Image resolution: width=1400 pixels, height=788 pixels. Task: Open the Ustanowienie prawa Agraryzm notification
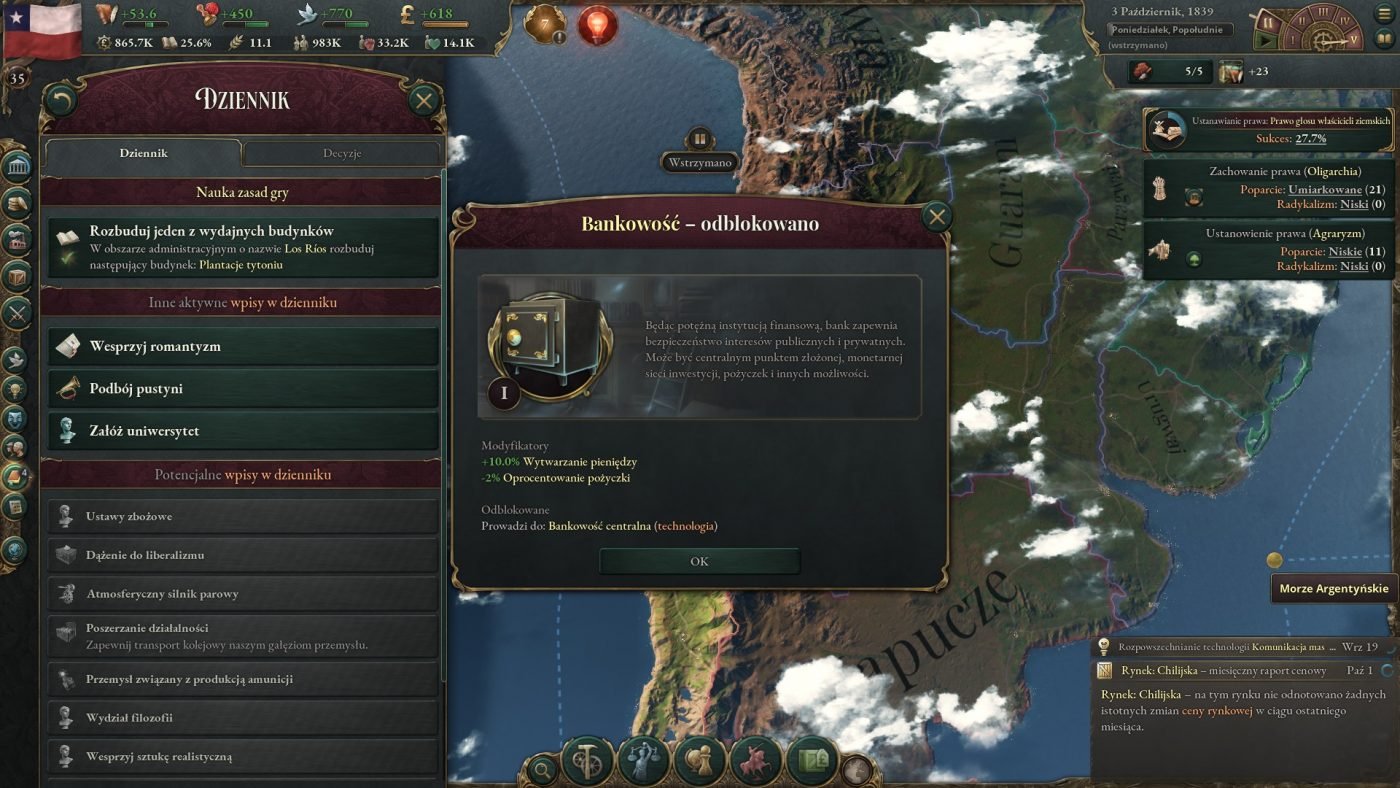pos(1270,250)
